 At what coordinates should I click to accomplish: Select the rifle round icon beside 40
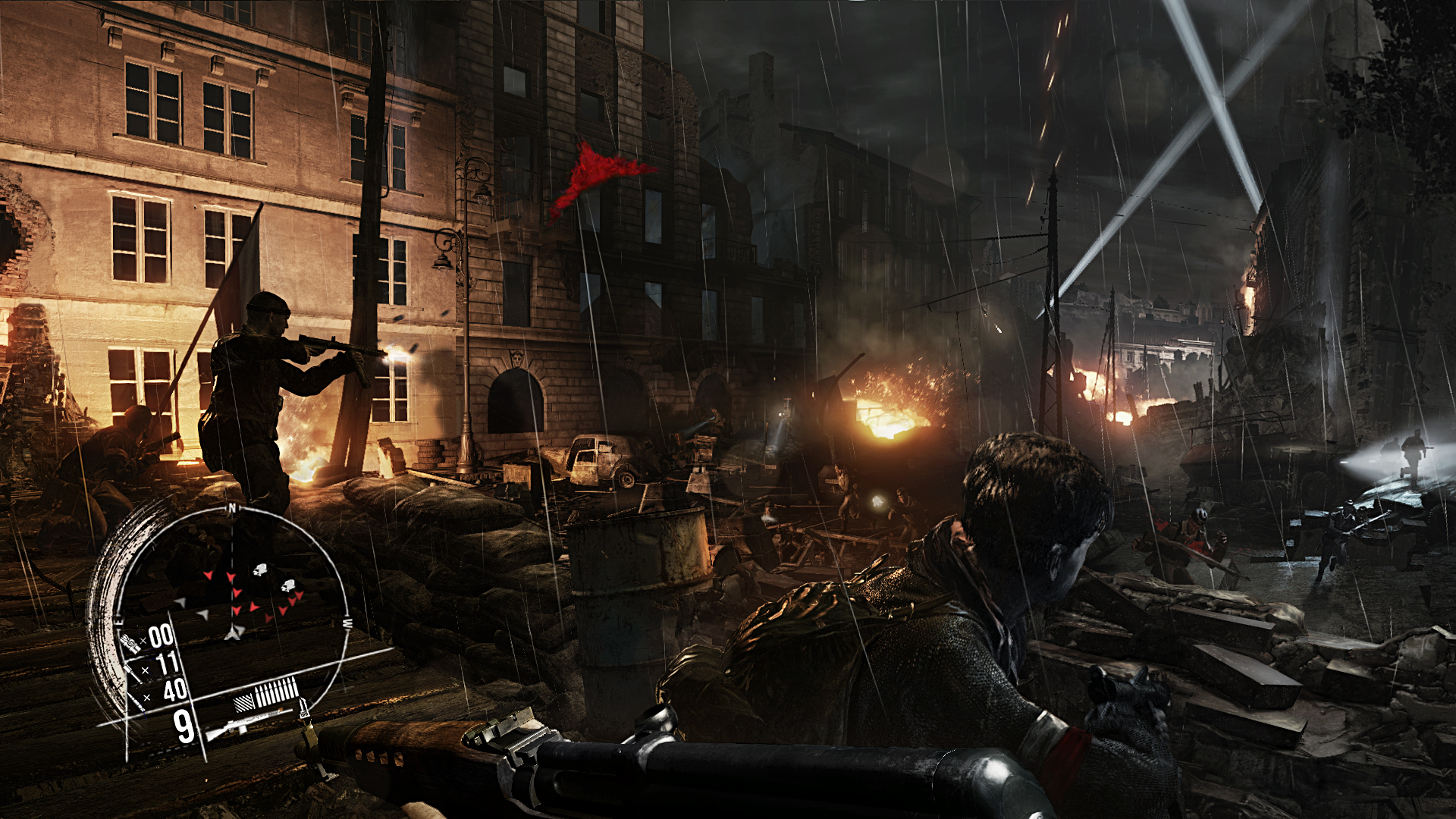coord(135,701)
